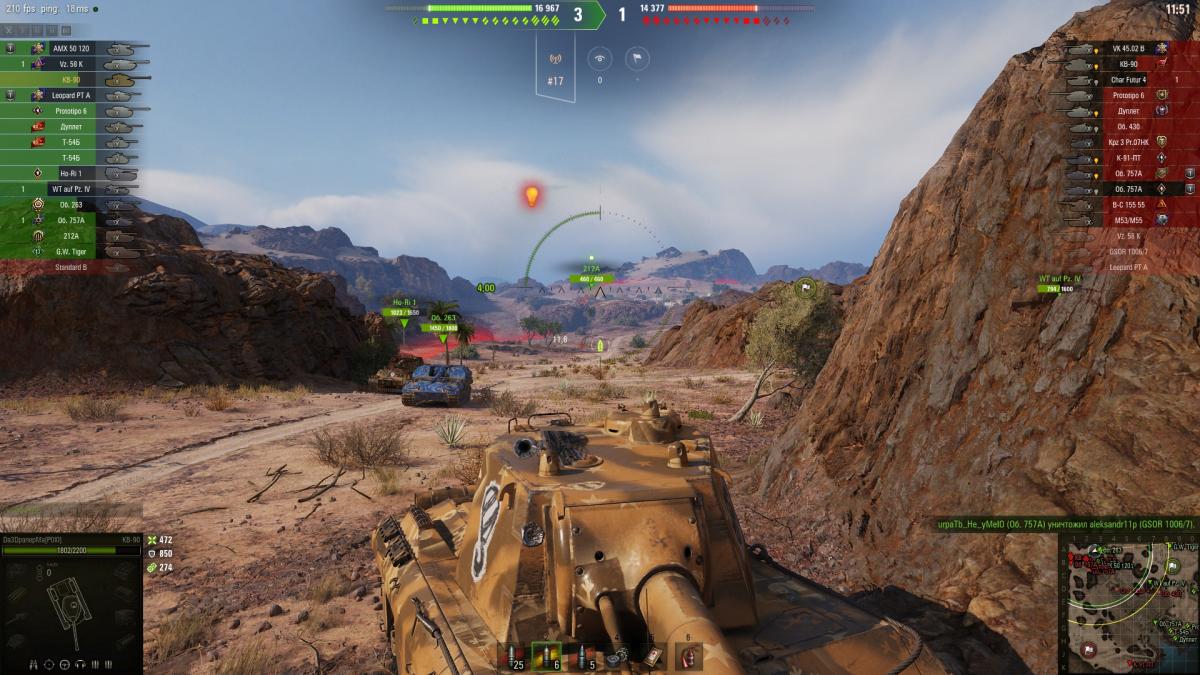Image resolution: width=1200 pixels, height=675 pixels.
Task: Click the base capture flag indicator
Action: 637,58
